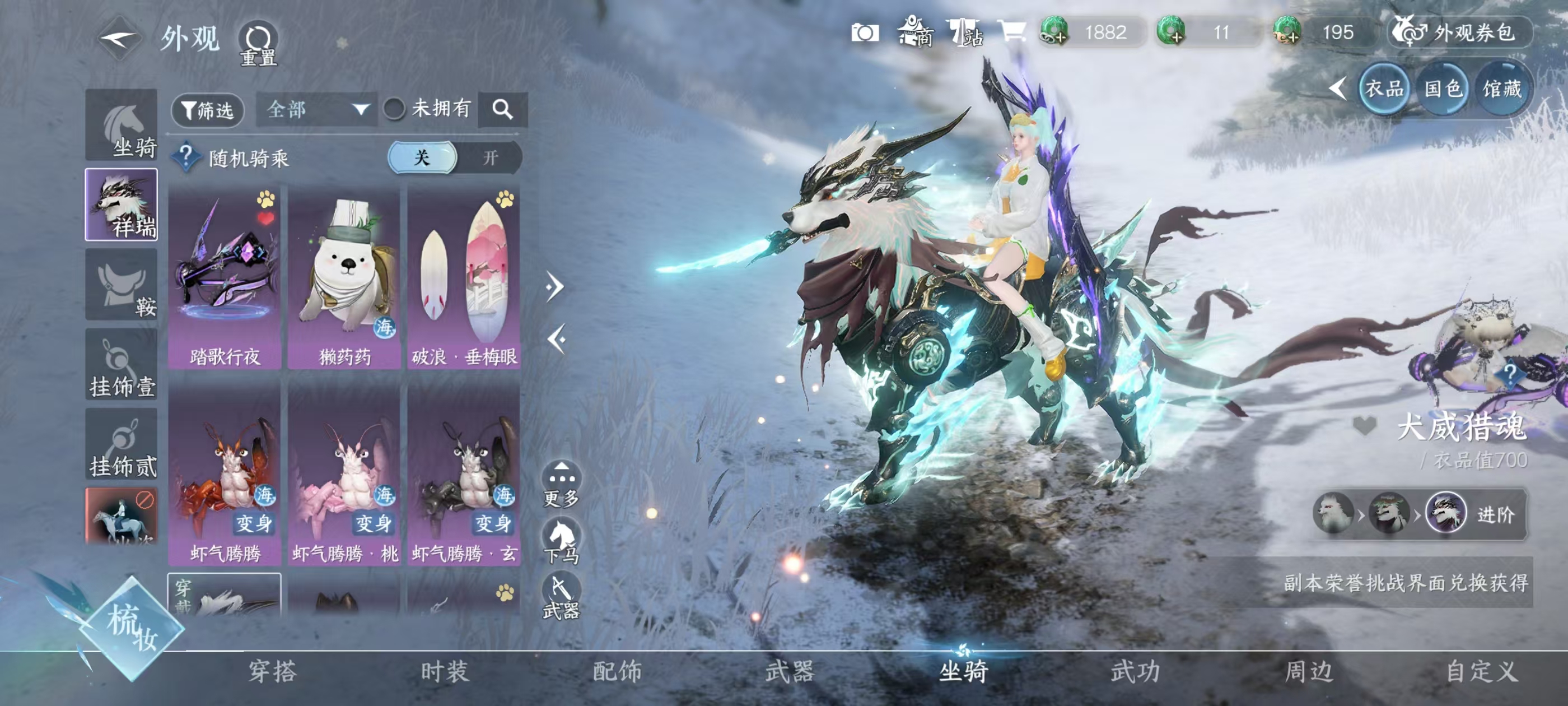The image size is (1568, 706).
Task: Switch to the 鞍 saddle category
Action: pyautogui.click(x=122, y=285)
